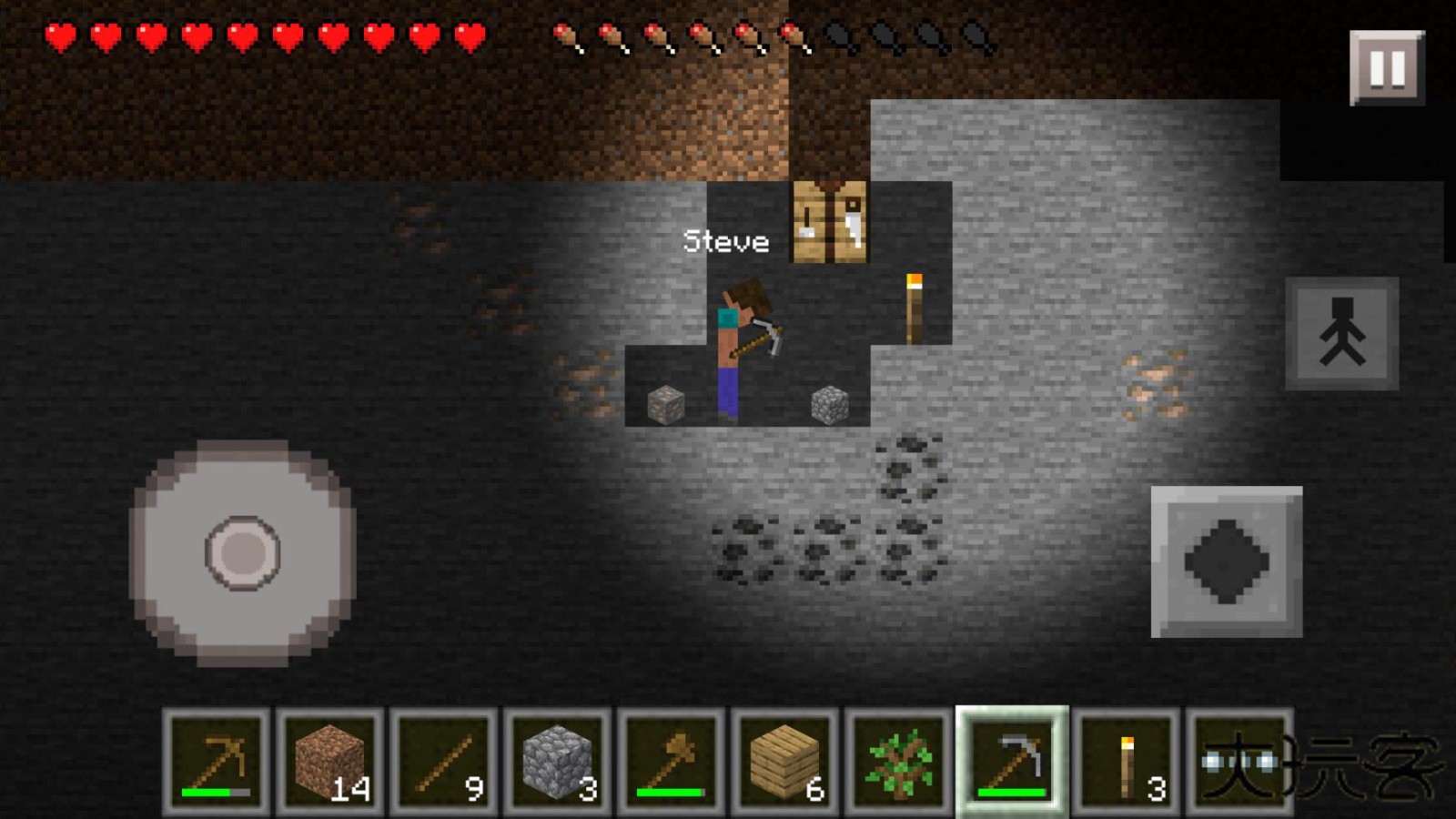Select the stone pickaxe hotbar slot

pos(1012,762)
